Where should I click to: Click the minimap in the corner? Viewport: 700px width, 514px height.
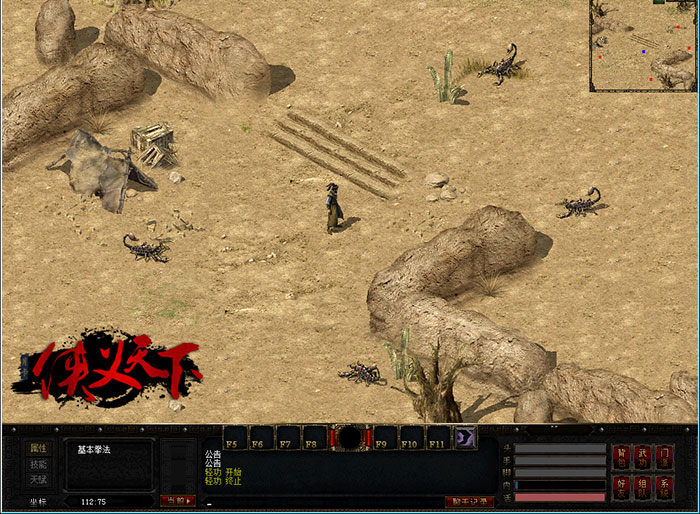pyautogui.click(x=642, y=46)
